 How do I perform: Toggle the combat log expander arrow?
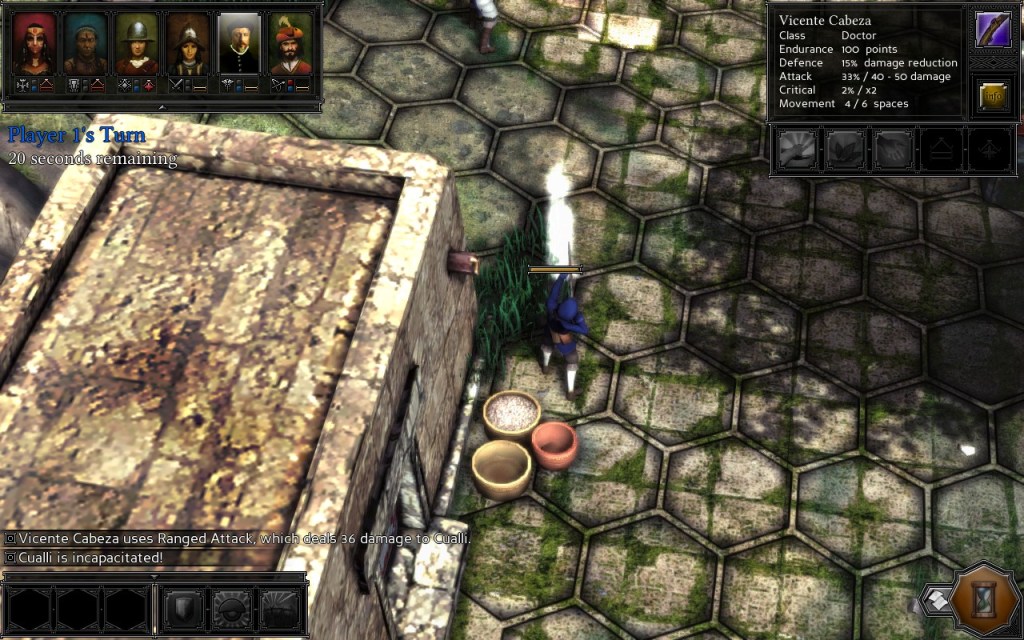(x=155, y=576)
